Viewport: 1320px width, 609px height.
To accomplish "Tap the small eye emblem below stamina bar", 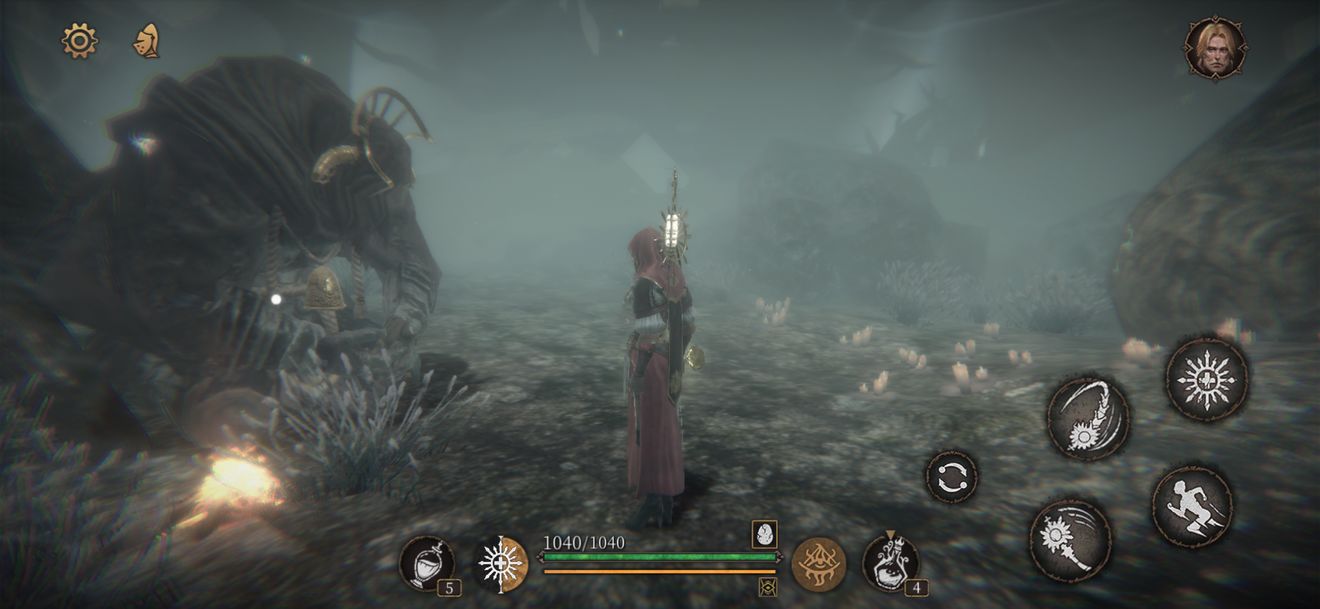I will (768, 587).
